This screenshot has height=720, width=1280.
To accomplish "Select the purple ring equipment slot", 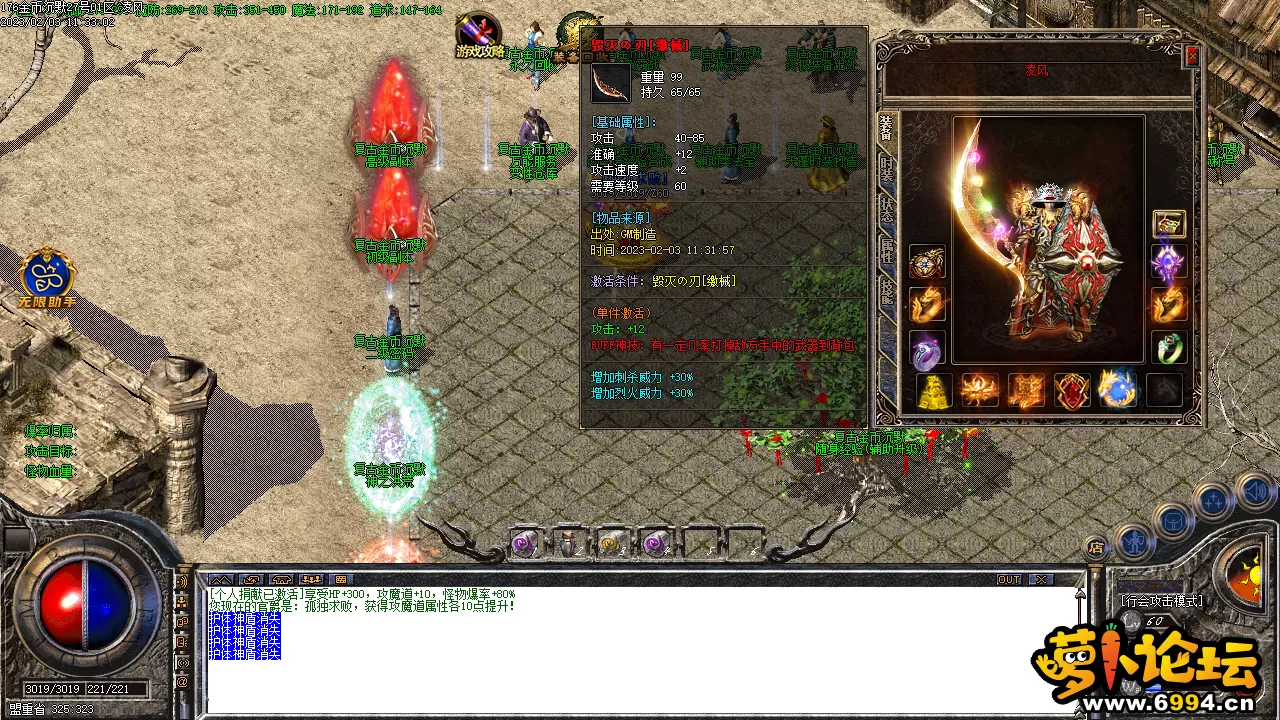I will (x=927, y=348).
